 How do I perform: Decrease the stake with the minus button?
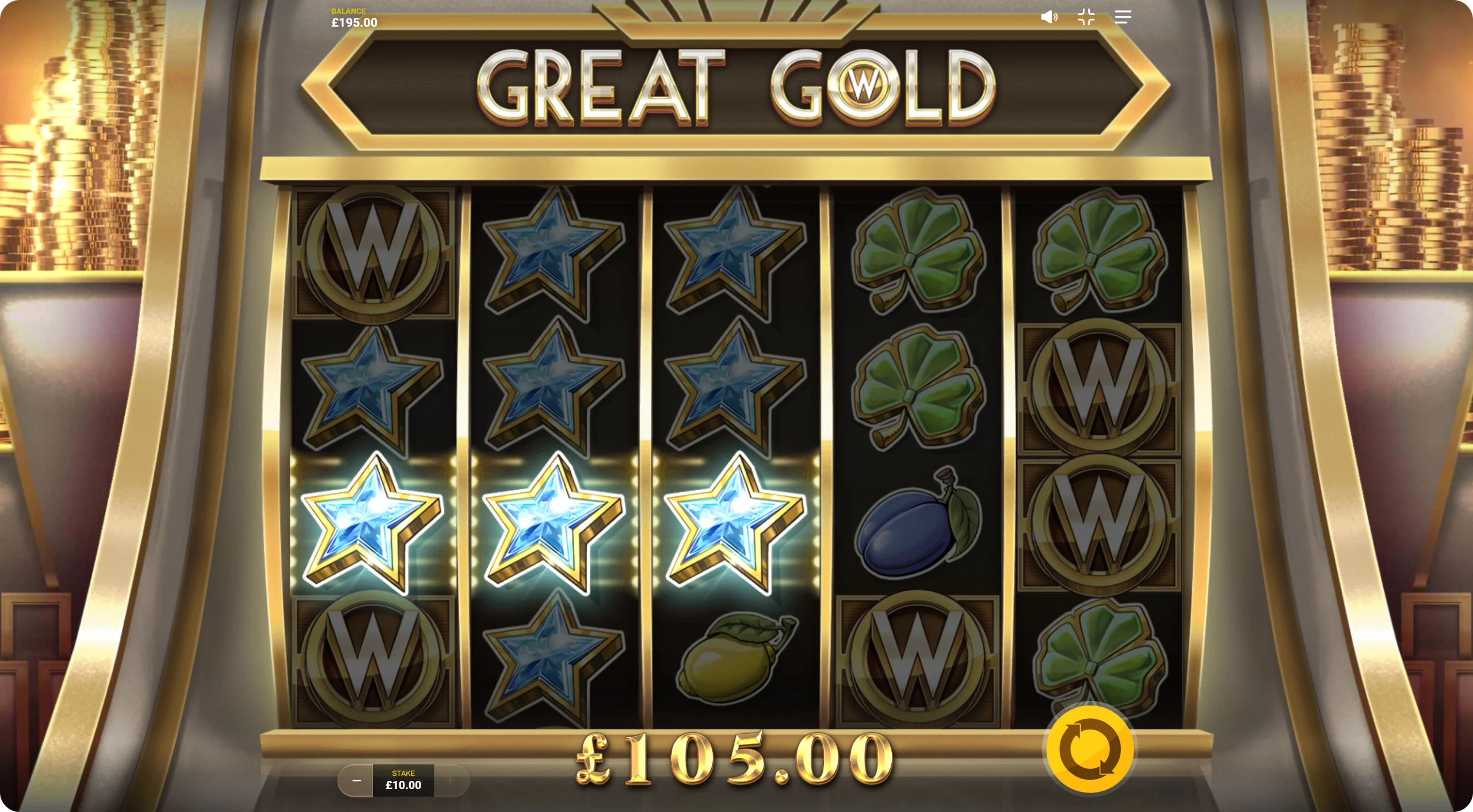(x=356, y=780)
